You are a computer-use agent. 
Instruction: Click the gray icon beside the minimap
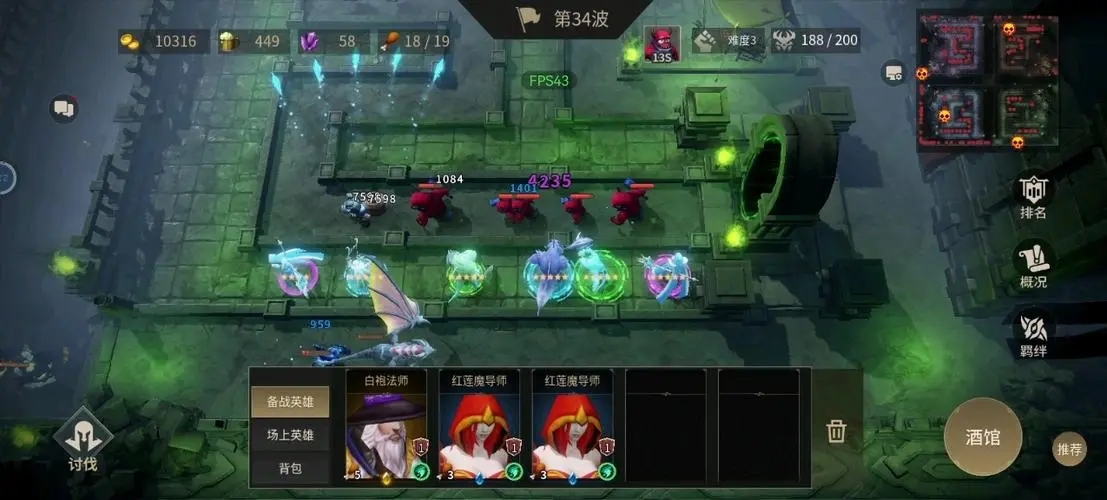pyautogui.click(x=893, y=72)
